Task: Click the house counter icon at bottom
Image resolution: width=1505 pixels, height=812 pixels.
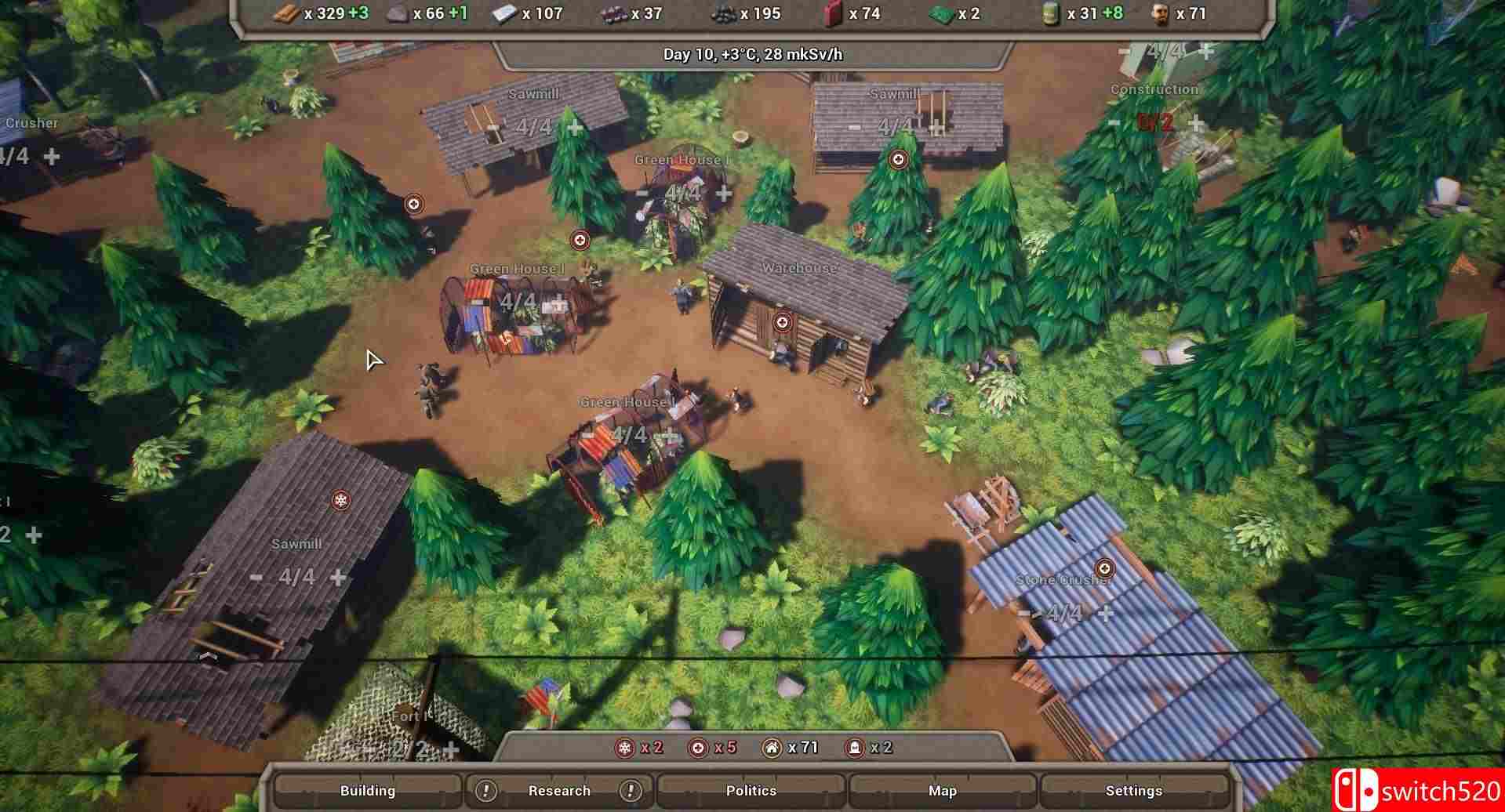Action: pyautogui.click(x=772, y=747)
